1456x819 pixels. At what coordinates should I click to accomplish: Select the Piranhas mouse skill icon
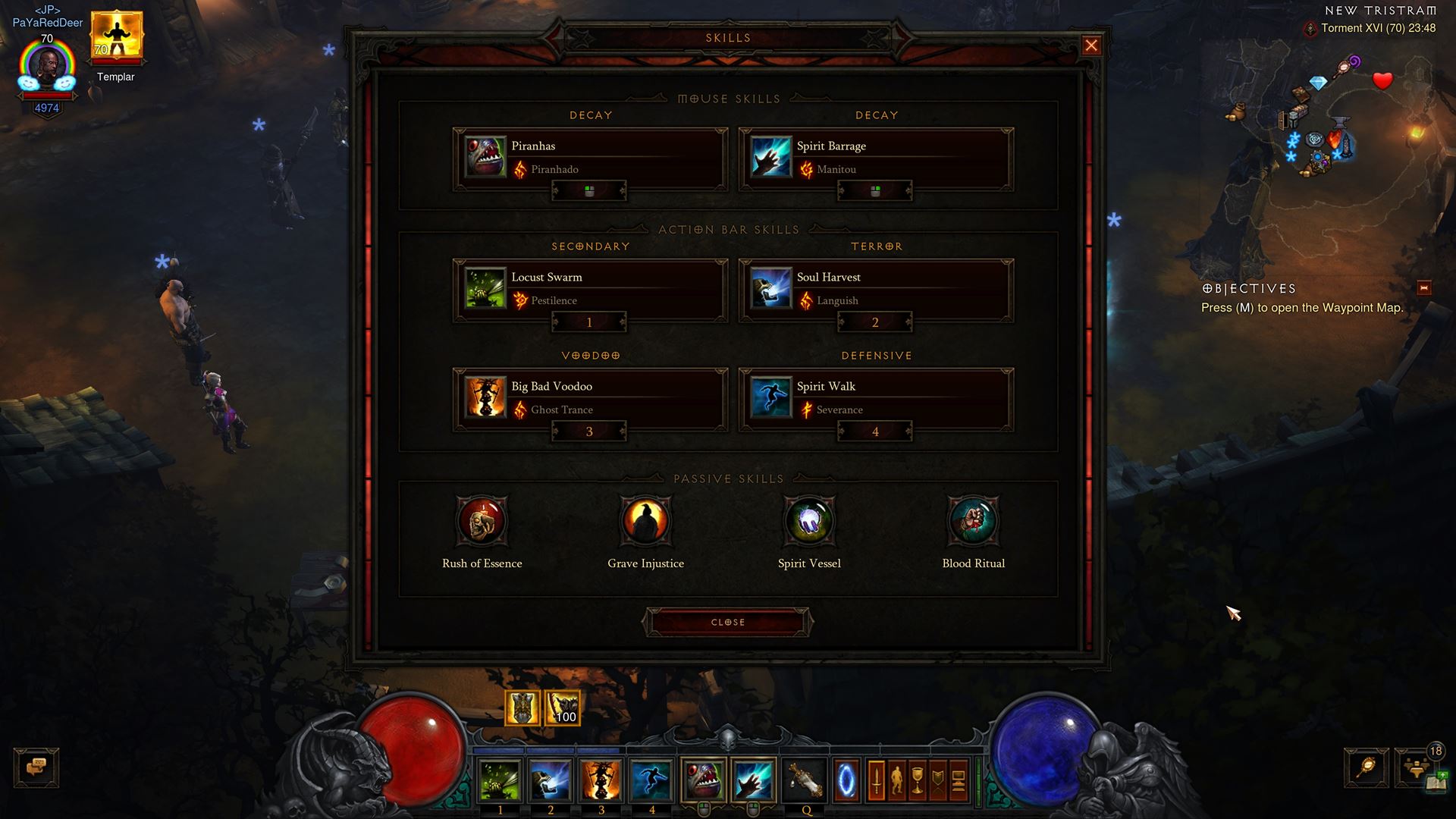click(x=485, y=155)
